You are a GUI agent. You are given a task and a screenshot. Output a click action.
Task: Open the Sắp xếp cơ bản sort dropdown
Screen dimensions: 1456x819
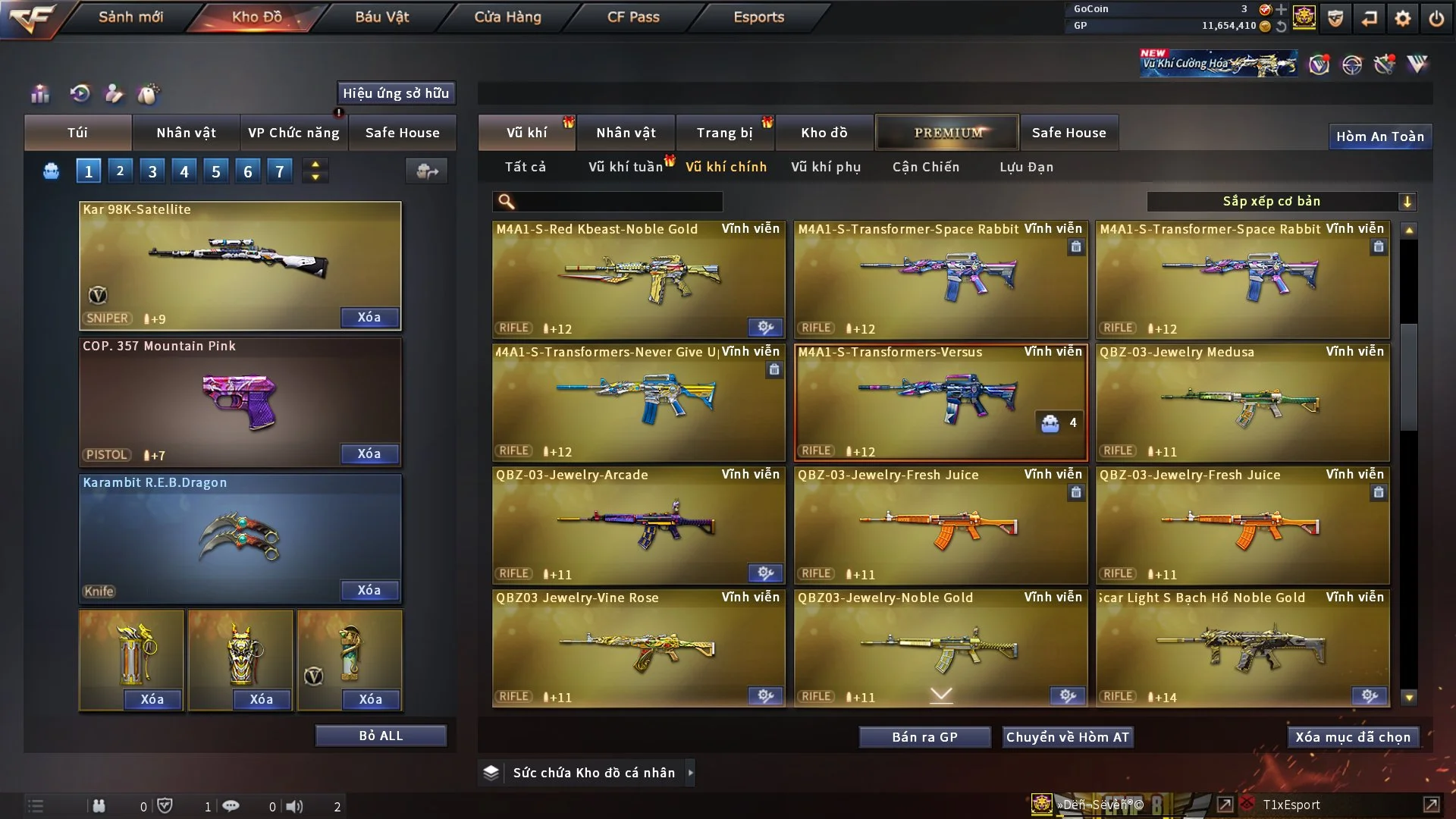click(x=1281, y=202)
